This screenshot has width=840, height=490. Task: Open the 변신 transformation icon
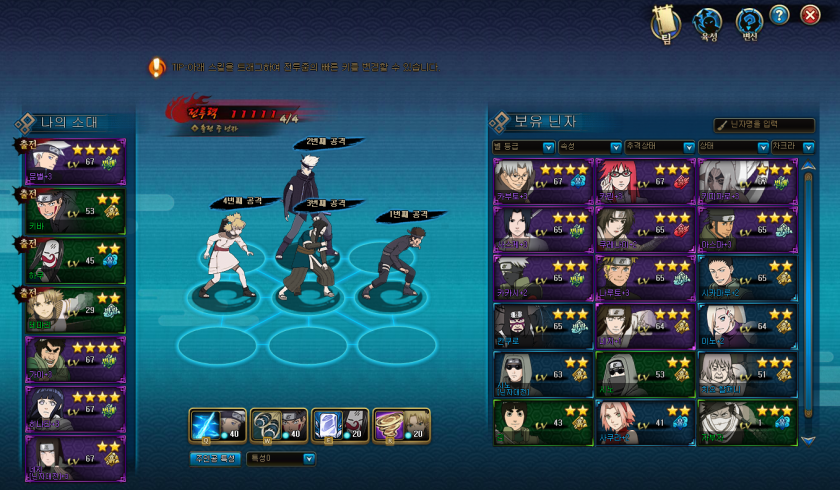tap(749, 22)
